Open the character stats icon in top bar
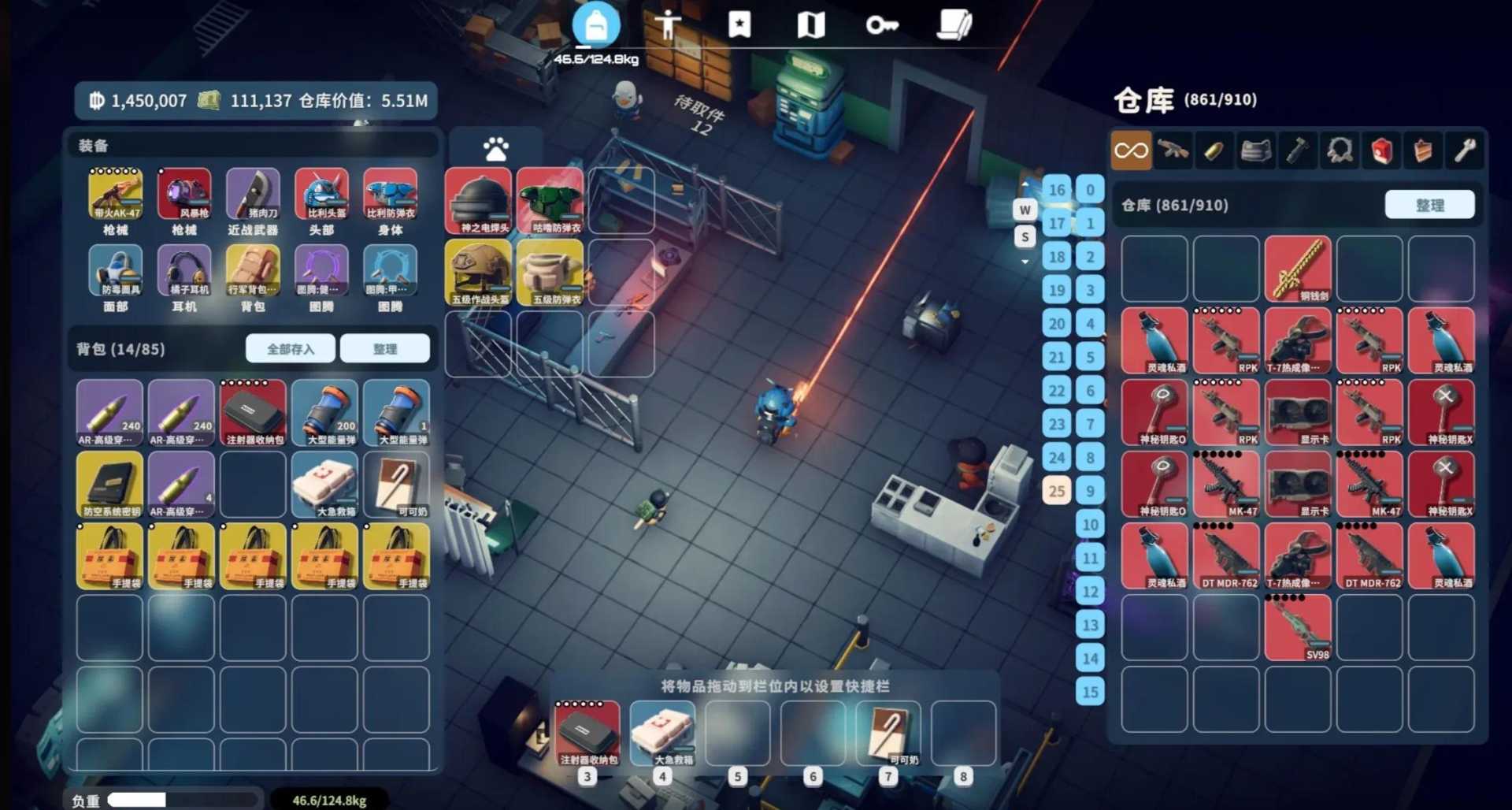 (668, 24)
